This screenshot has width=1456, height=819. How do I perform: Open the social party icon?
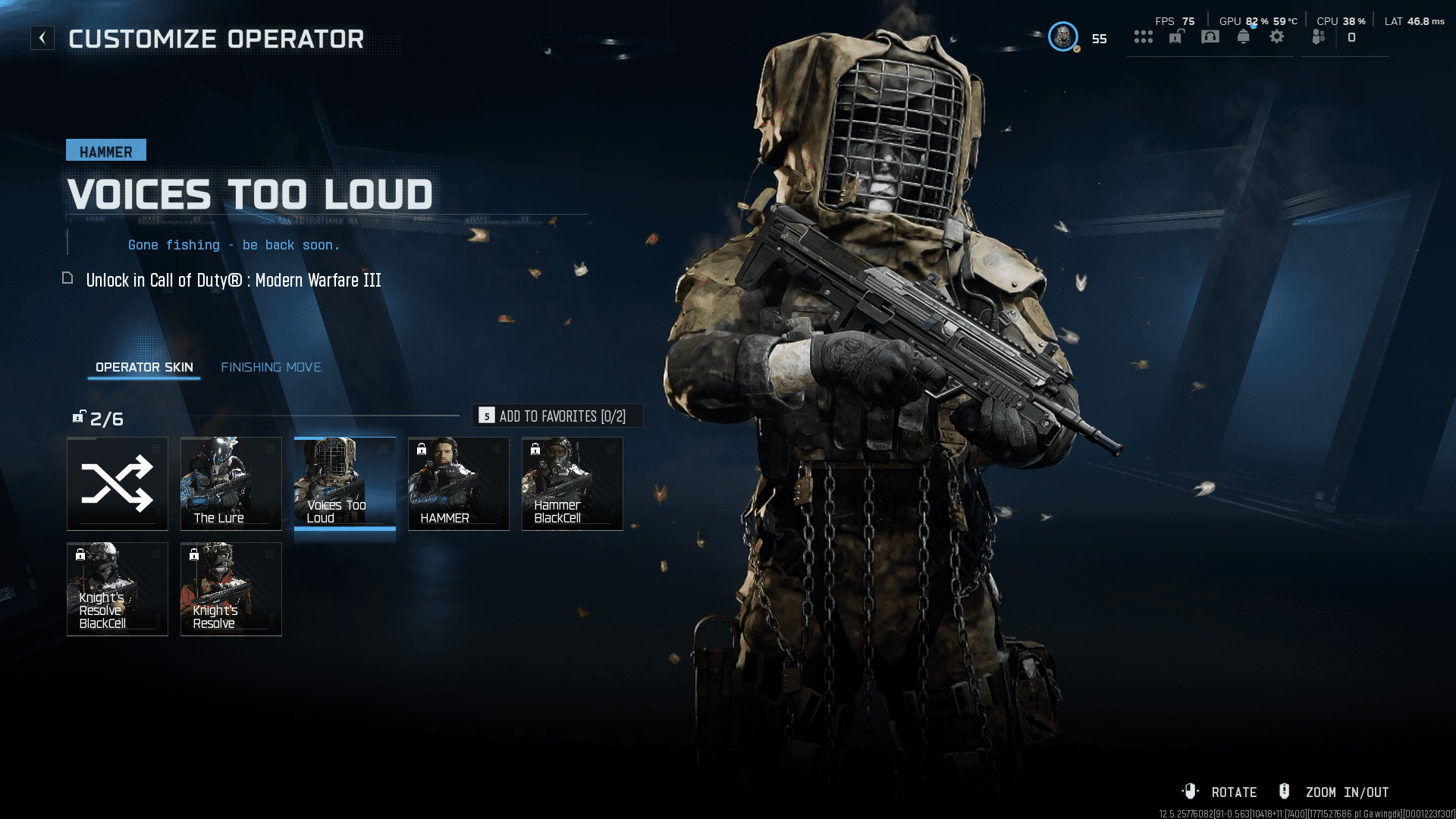[1319, 36]
